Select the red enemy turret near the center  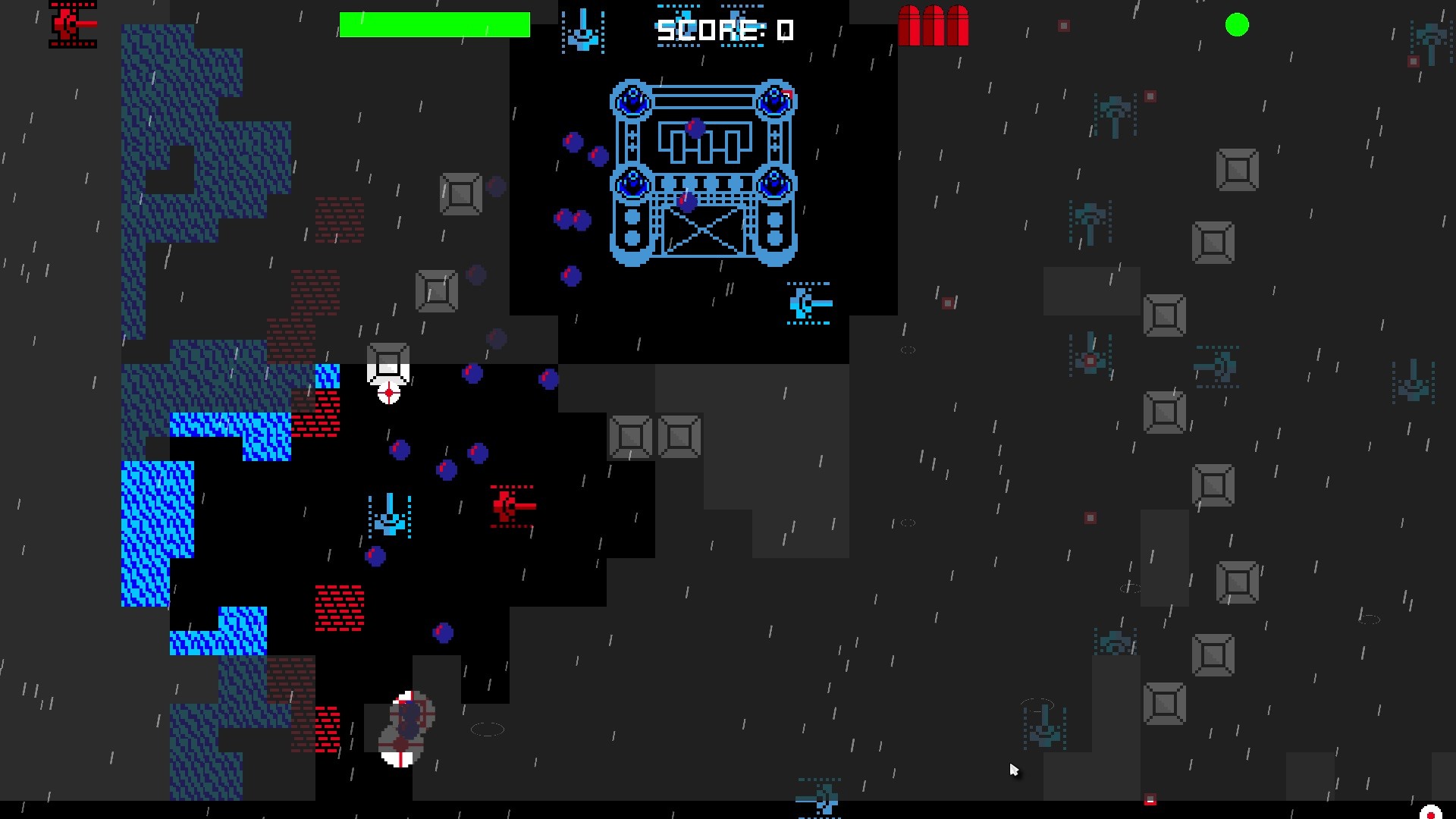pyautogui.click(x=507, y=506)
